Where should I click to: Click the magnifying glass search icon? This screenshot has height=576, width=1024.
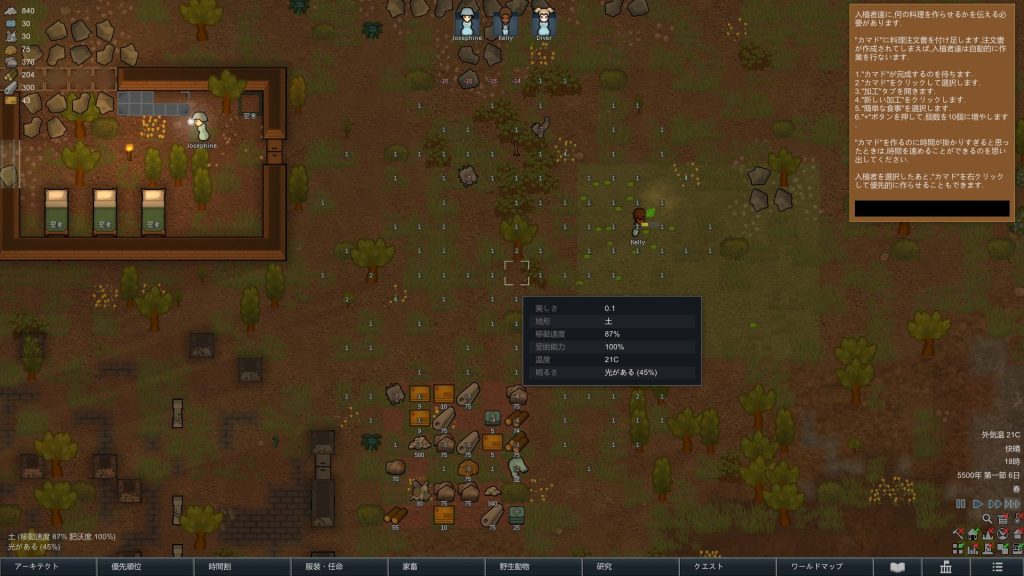click(x=987, y=519)
